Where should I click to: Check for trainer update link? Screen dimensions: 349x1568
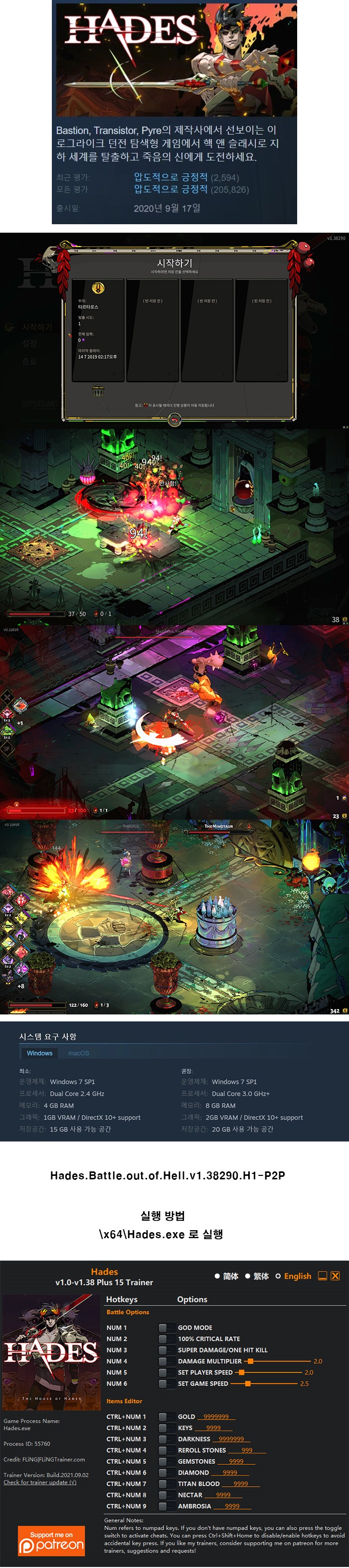coord(40,1482)
